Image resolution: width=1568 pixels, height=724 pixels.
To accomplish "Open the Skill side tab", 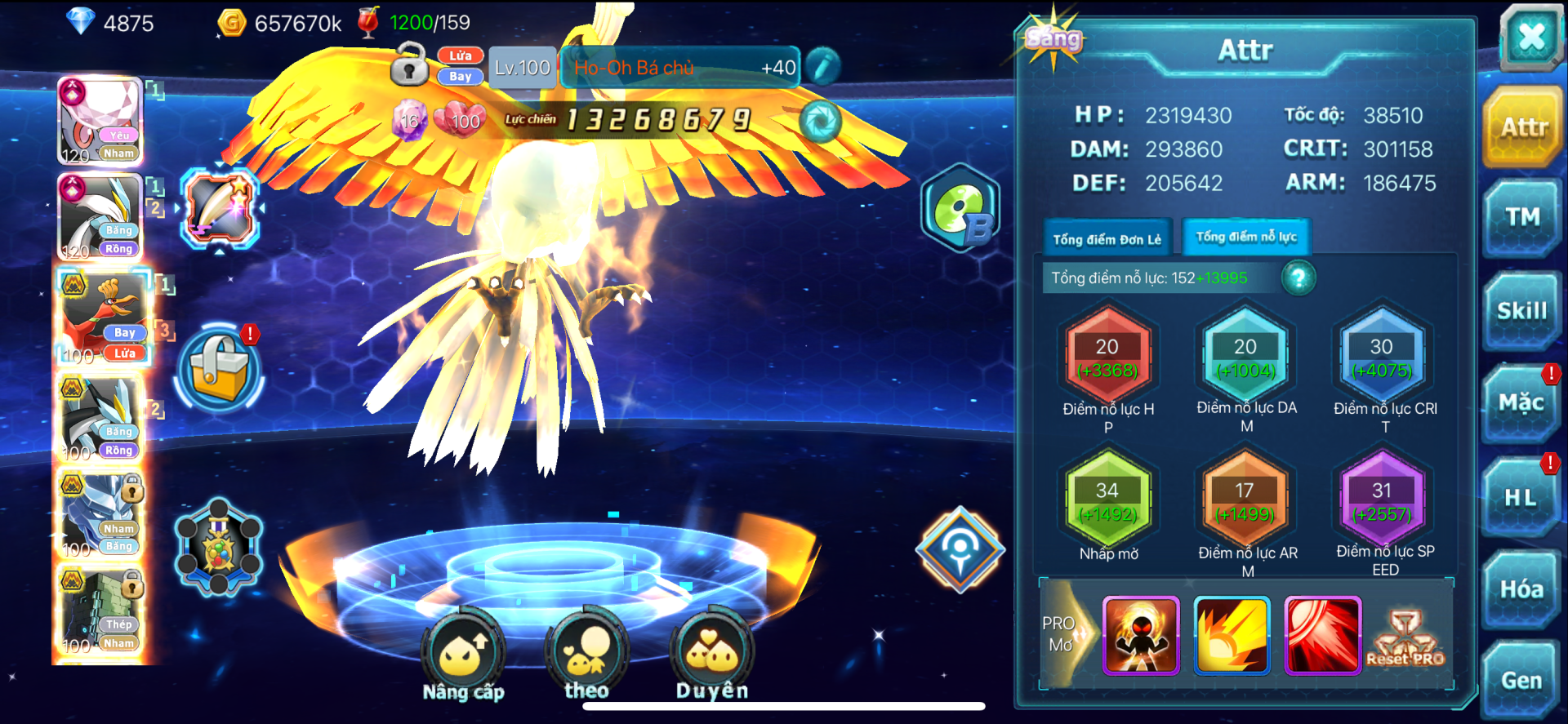I will (1521, 312).
